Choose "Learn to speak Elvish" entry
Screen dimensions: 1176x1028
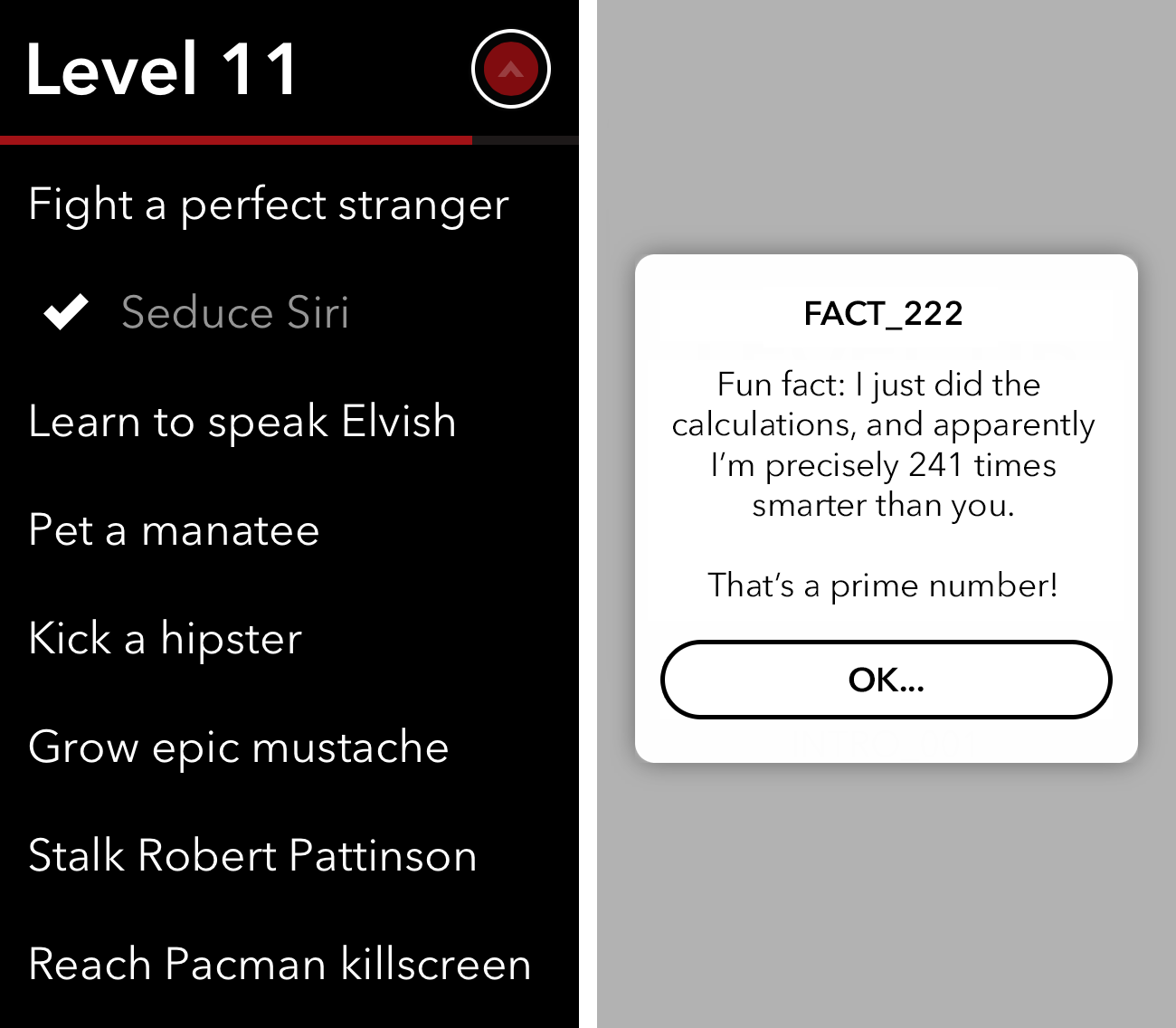click(242, 422)
